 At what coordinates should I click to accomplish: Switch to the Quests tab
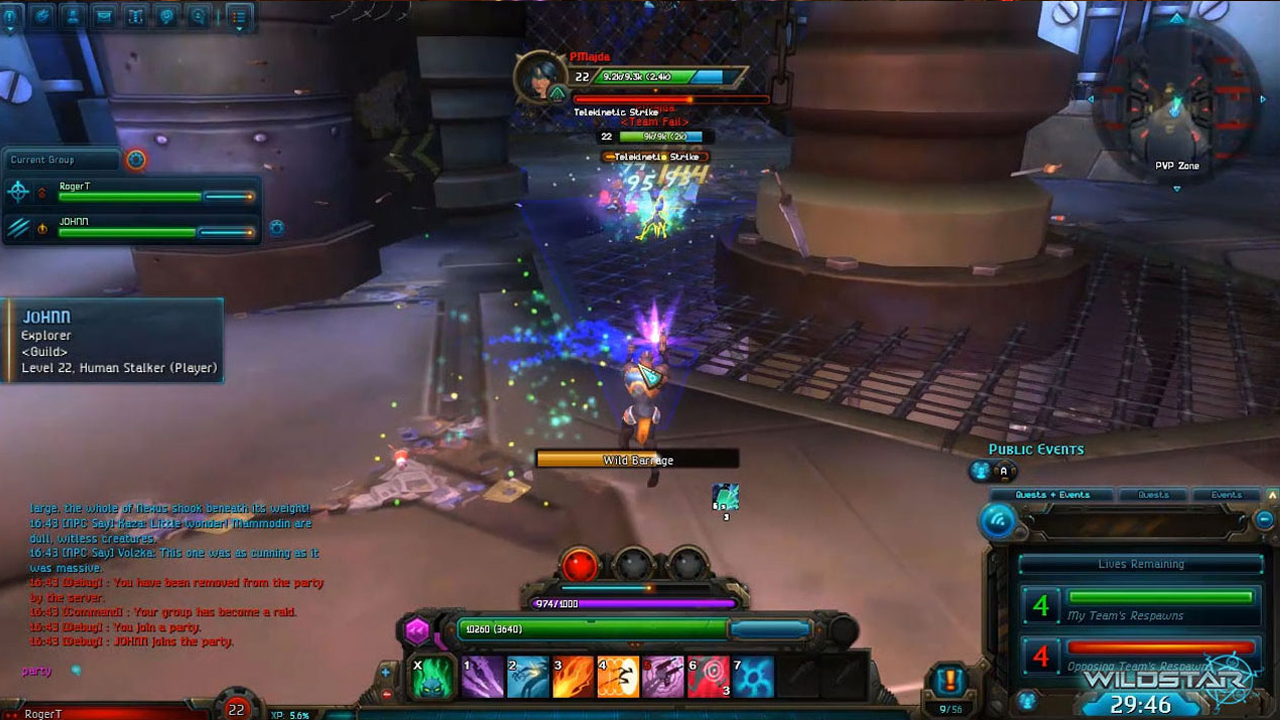pyautogui.click(x=1153, y=495)
